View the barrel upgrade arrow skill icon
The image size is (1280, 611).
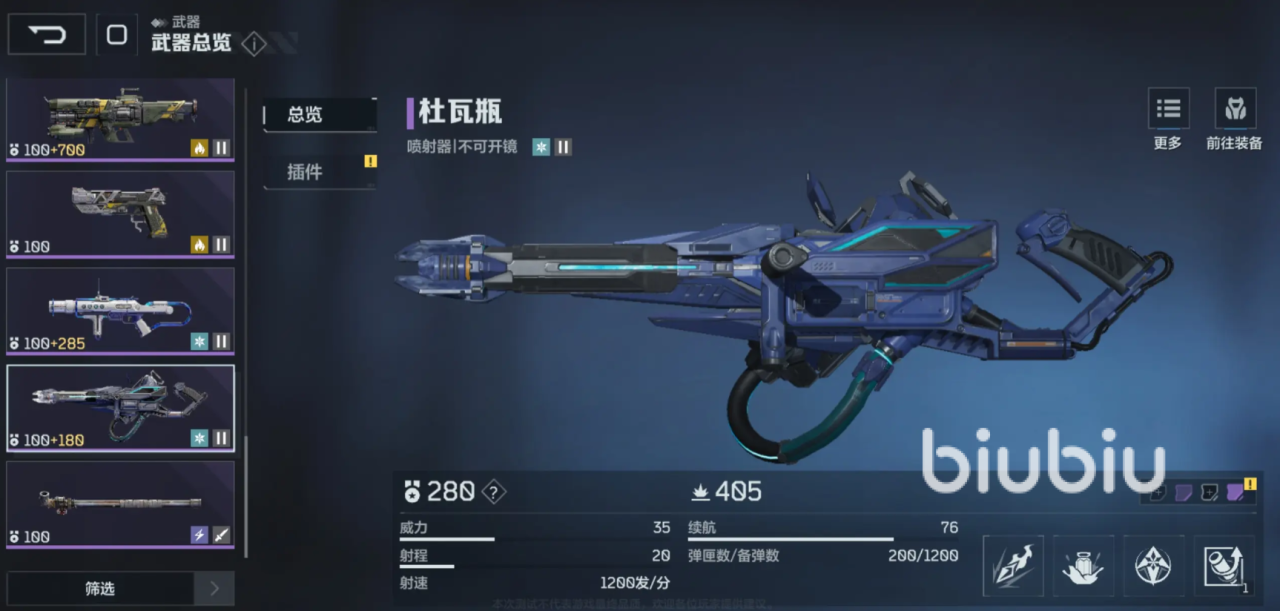tap(1223, 566)
